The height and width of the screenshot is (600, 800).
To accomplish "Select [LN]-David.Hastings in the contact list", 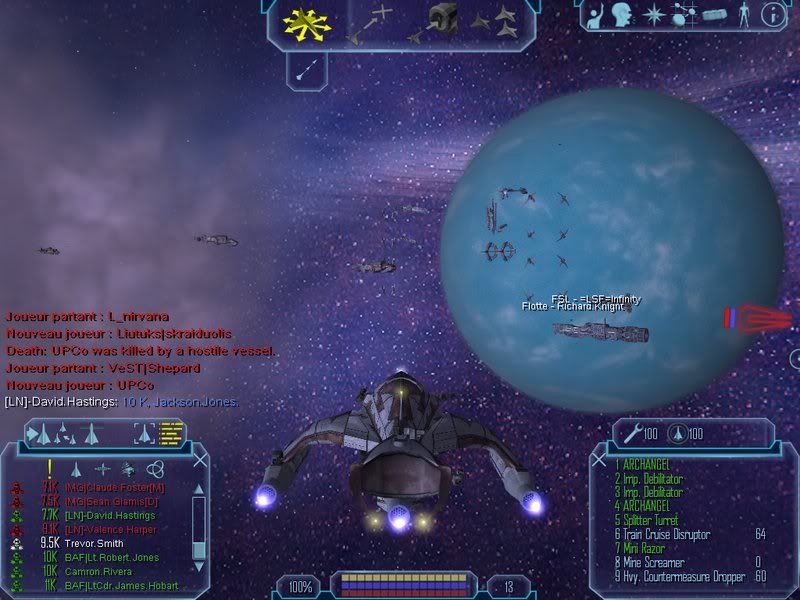I will point(108,515).
